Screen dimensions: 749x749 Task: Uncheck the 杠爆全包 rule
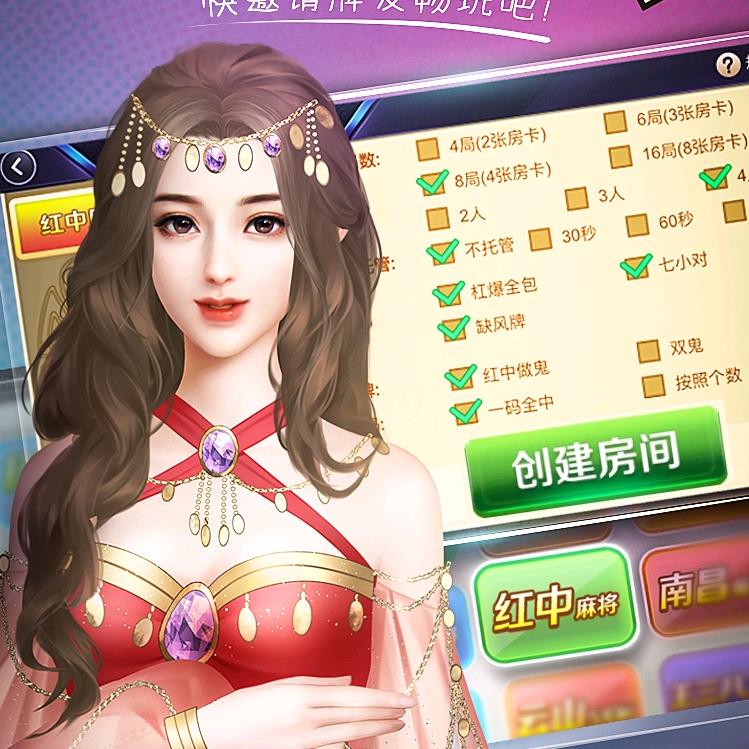click(446, 293)
